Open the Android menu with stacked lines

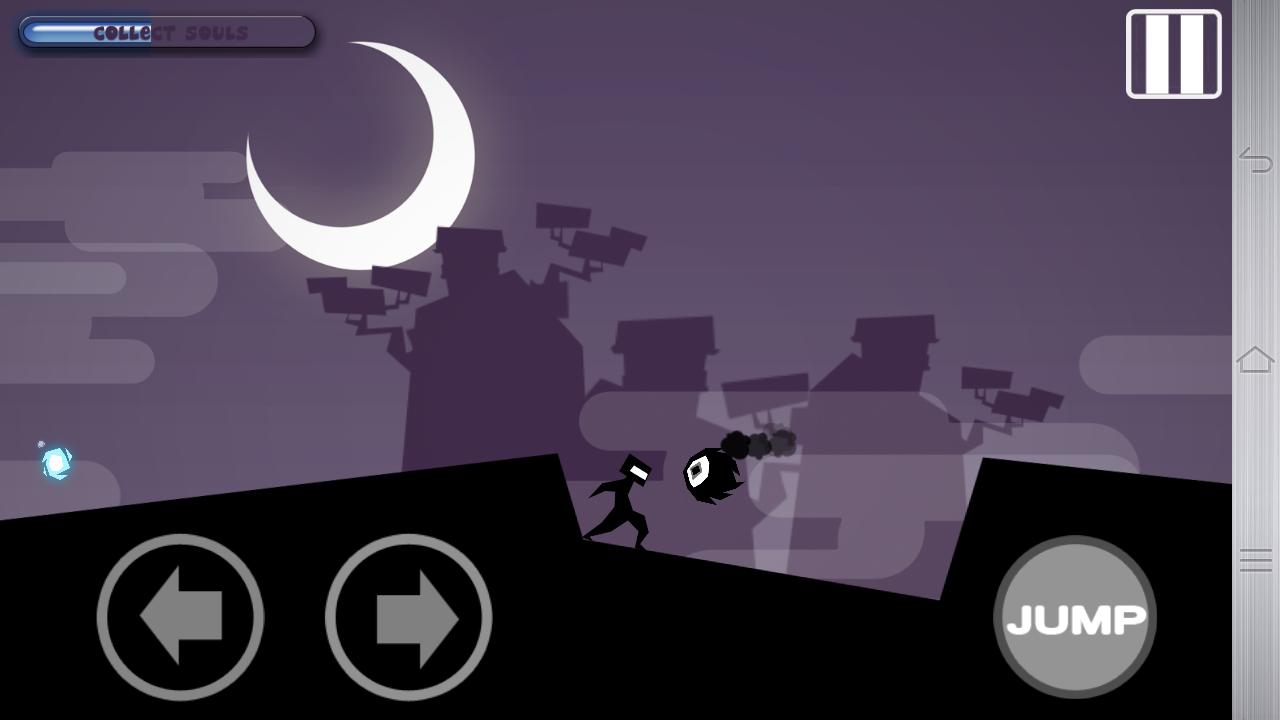1254,560
